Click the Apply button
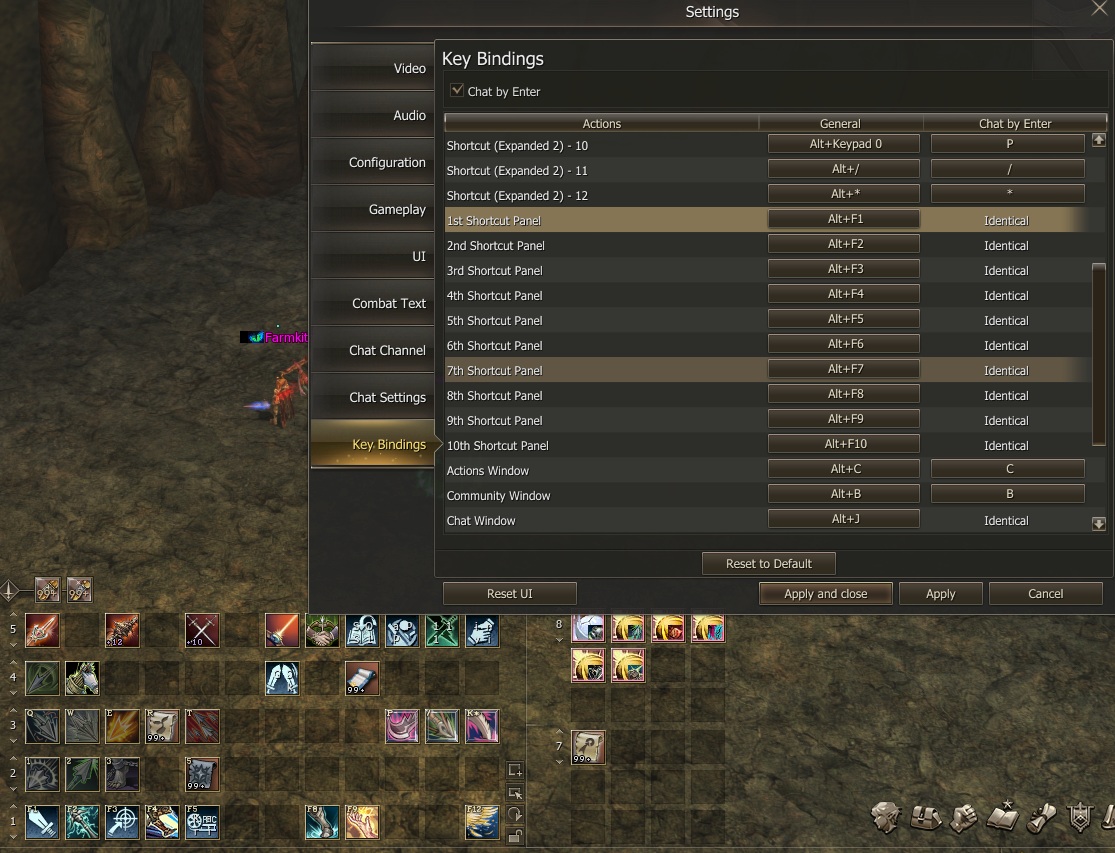 940,593
